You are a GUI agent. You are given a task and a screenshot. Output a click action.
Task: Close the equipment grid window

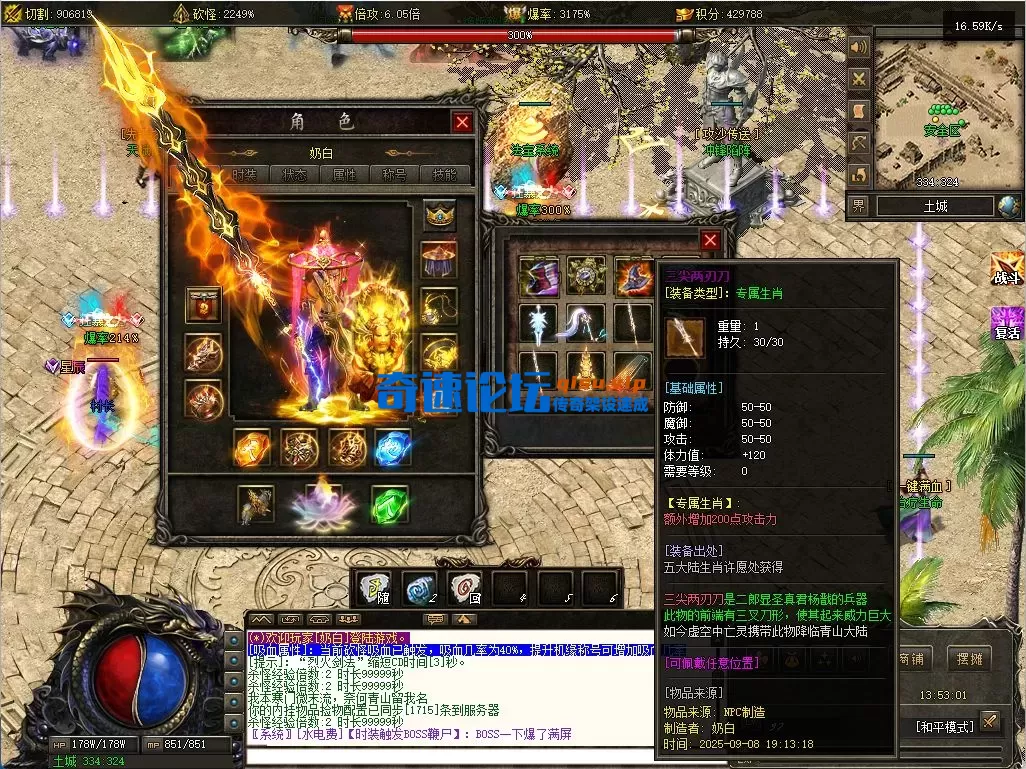pyautogui.click(x=710, y=241)
